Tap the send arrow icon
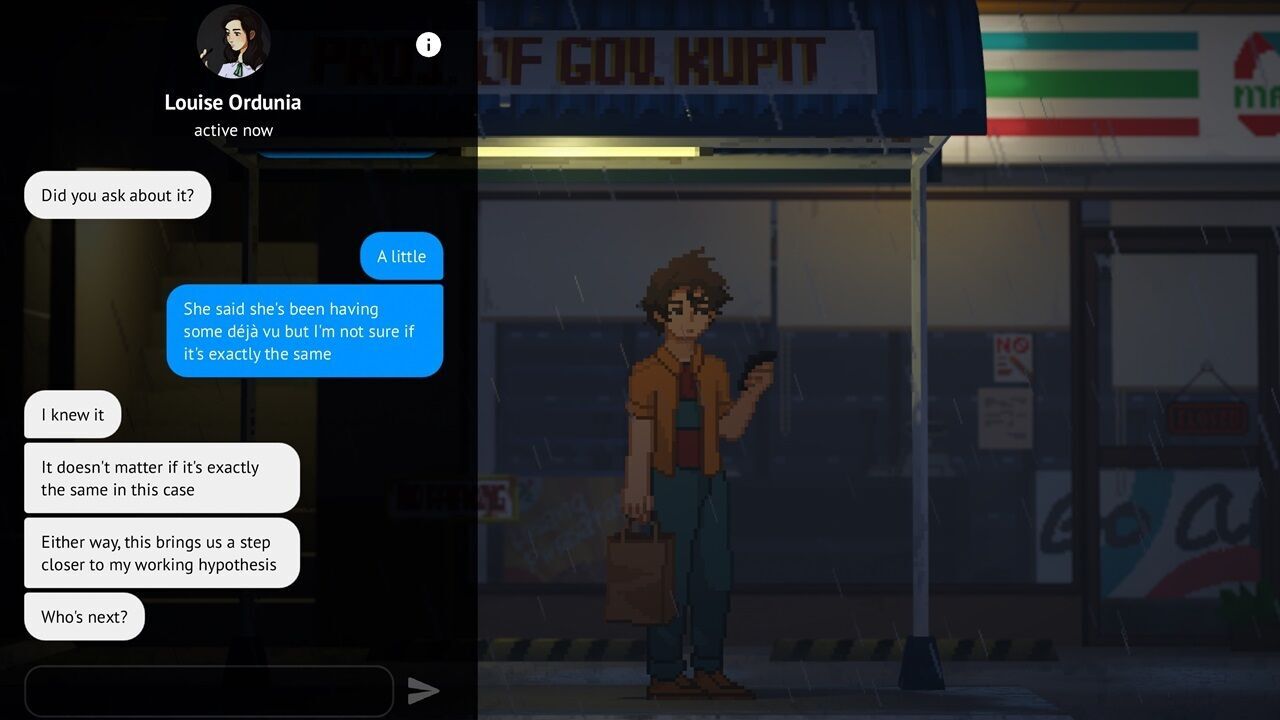 pos(424,690)
